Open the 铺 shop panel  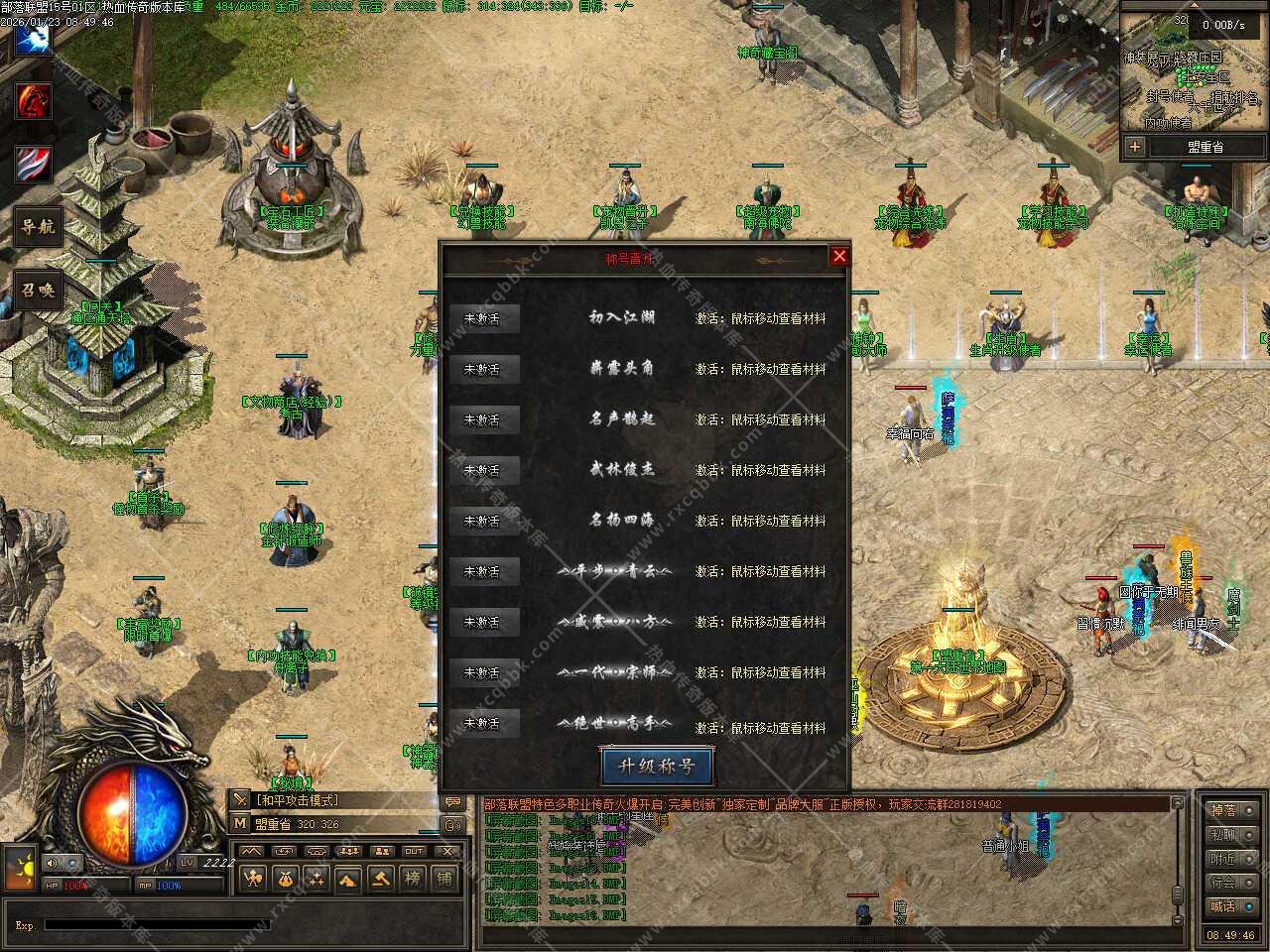tap(444, 878)
